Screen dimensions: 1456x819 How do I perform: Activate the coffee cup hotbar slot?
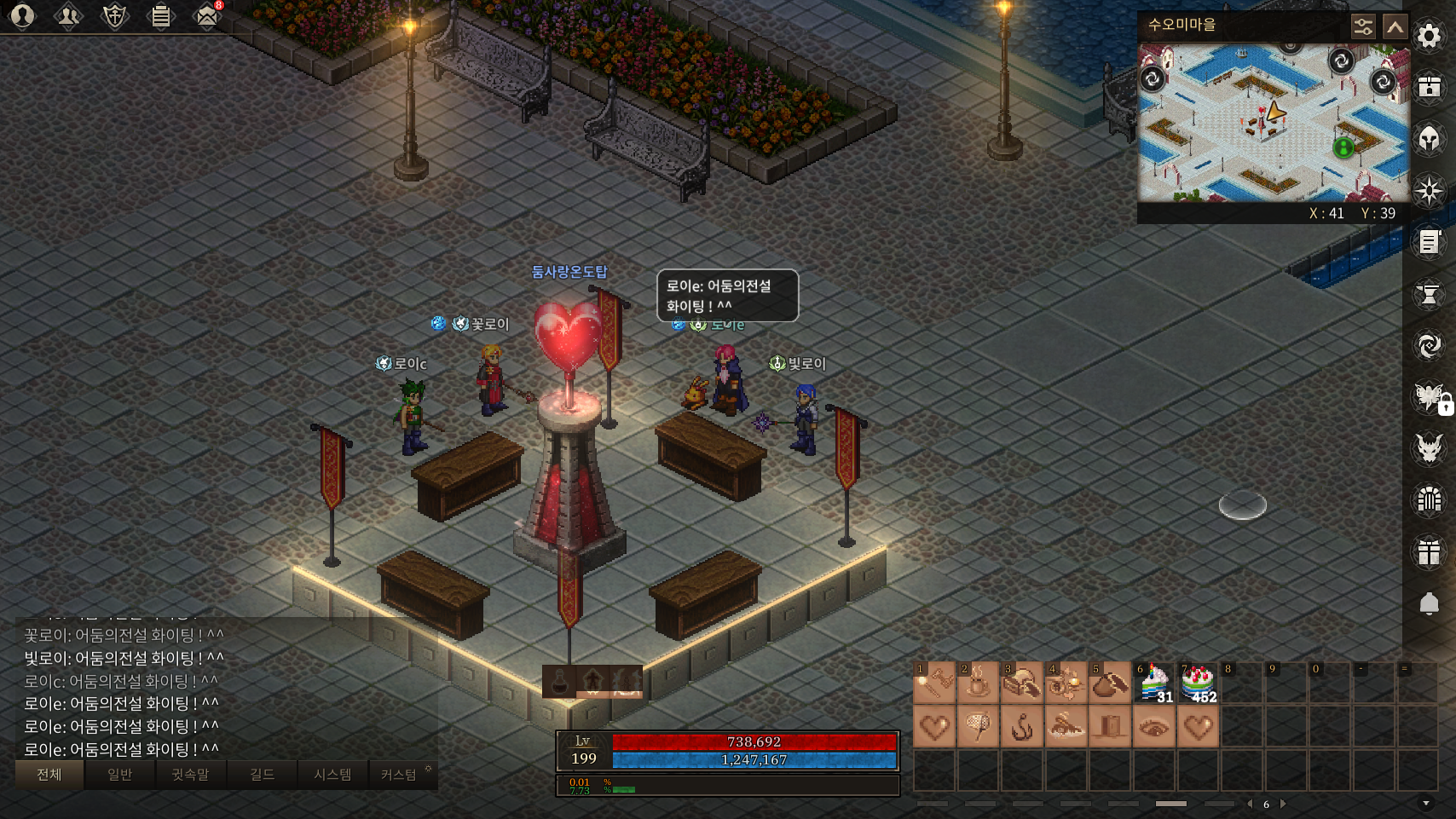tap(978, 683)
